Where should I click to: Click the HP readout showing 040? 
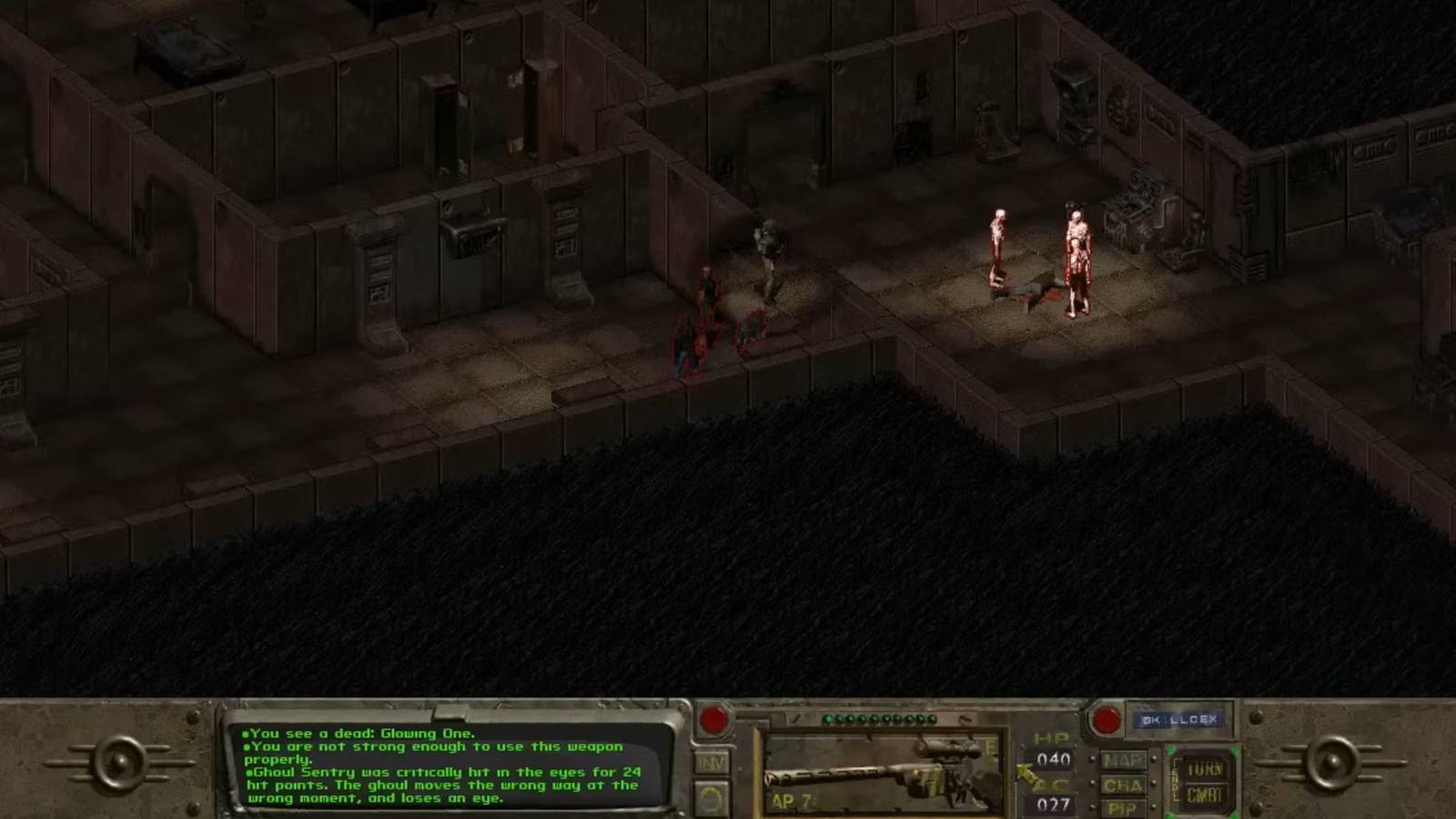click(x=1053, y=759)
